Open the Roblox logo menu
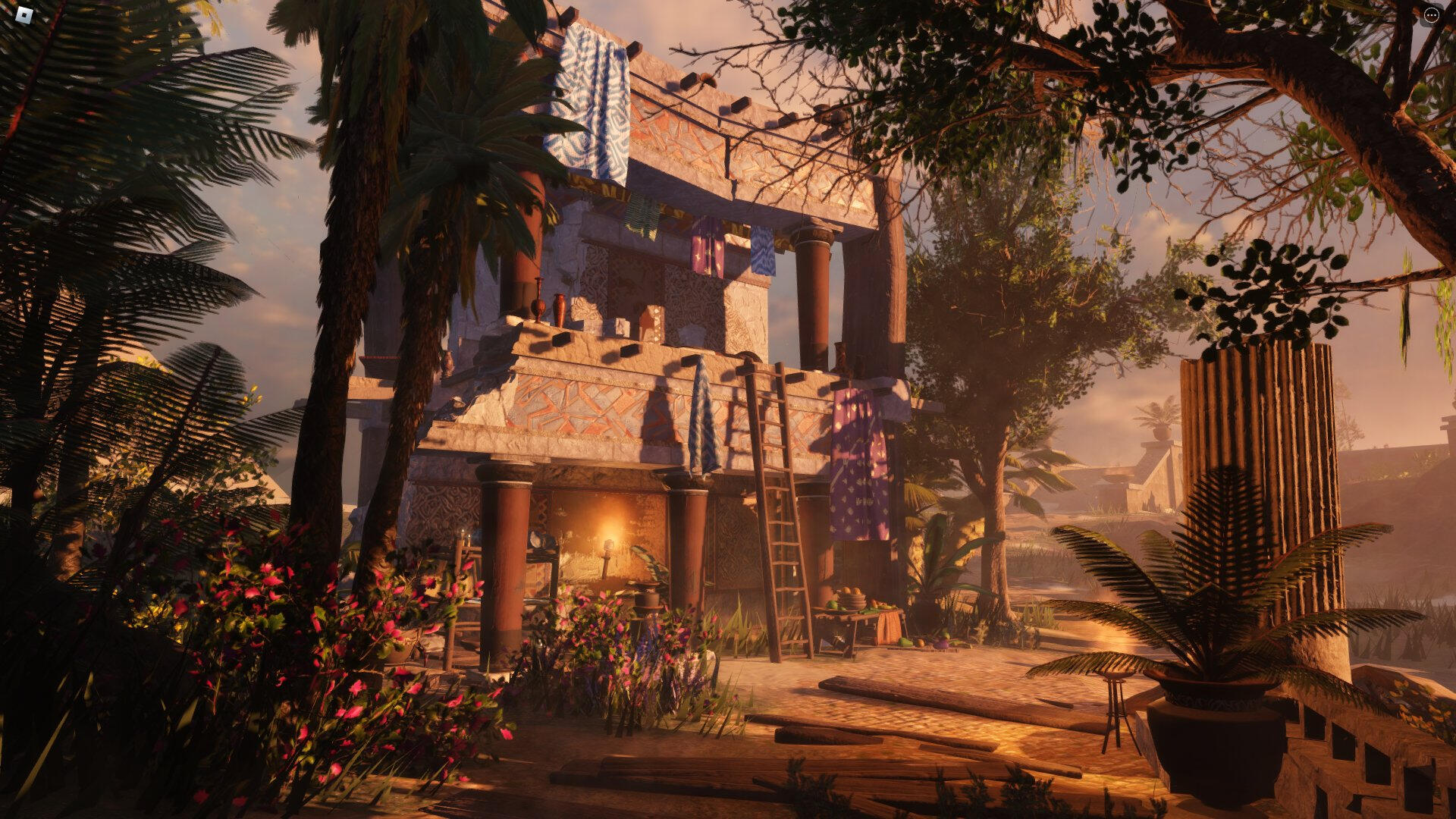The height and width of the screenshot is (819, 1456). [24, 14]
